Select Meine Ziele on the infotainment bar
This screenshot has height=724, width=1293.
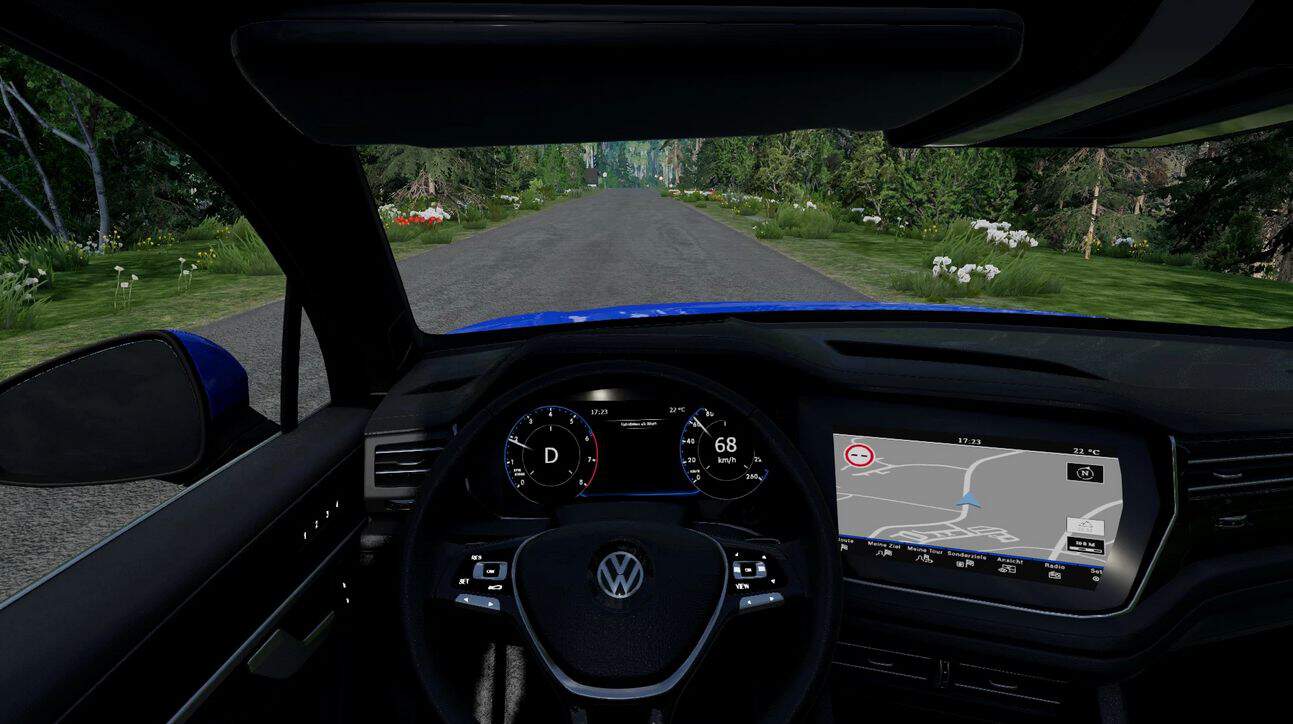(x=883, y=552)
